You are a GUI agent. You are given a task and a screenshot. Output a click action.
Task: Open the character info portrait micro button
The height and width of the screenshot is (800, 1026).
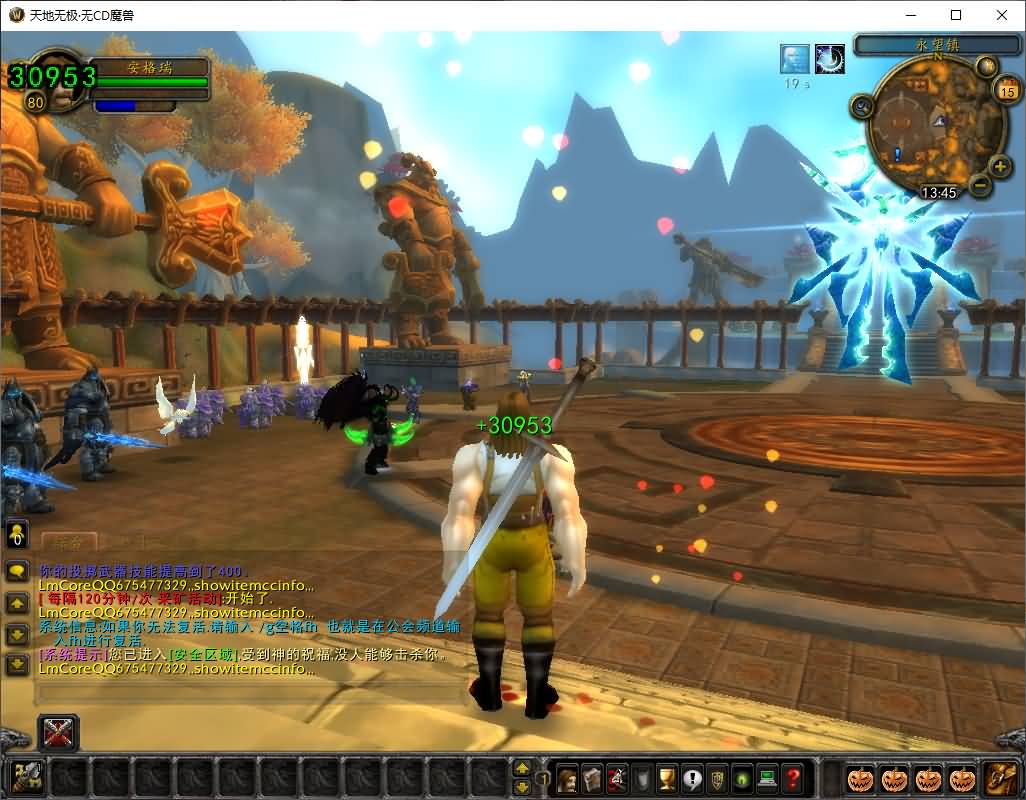tap(567, 777)
